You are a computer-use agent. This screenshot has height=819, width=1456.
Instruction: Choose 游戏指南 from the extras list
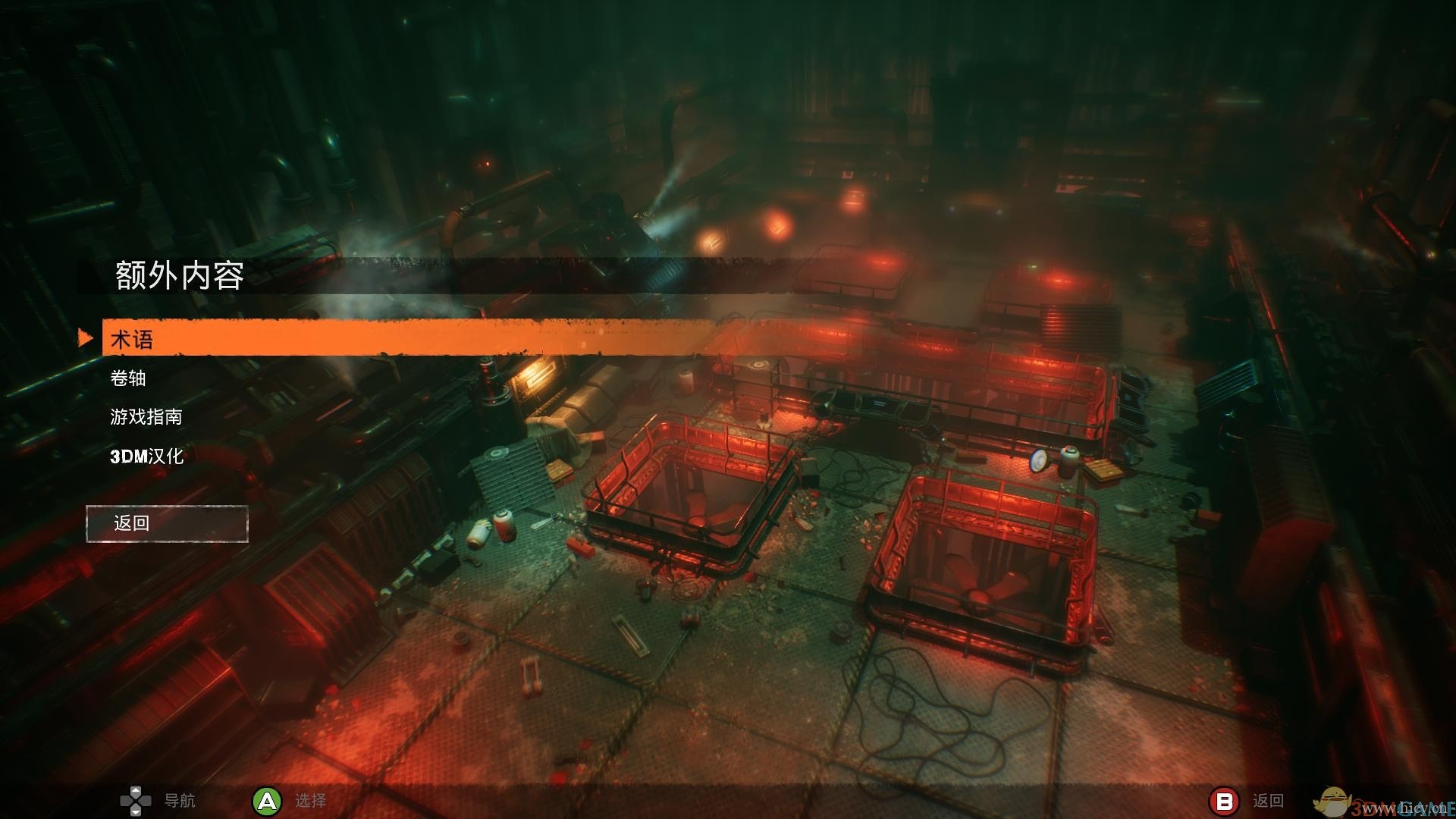[146, 416]
